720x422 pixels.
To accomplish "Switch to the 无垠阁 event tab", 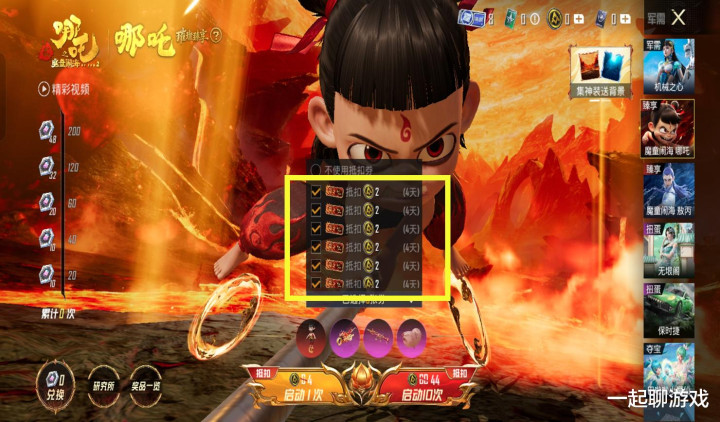I will tap(669, 257).
